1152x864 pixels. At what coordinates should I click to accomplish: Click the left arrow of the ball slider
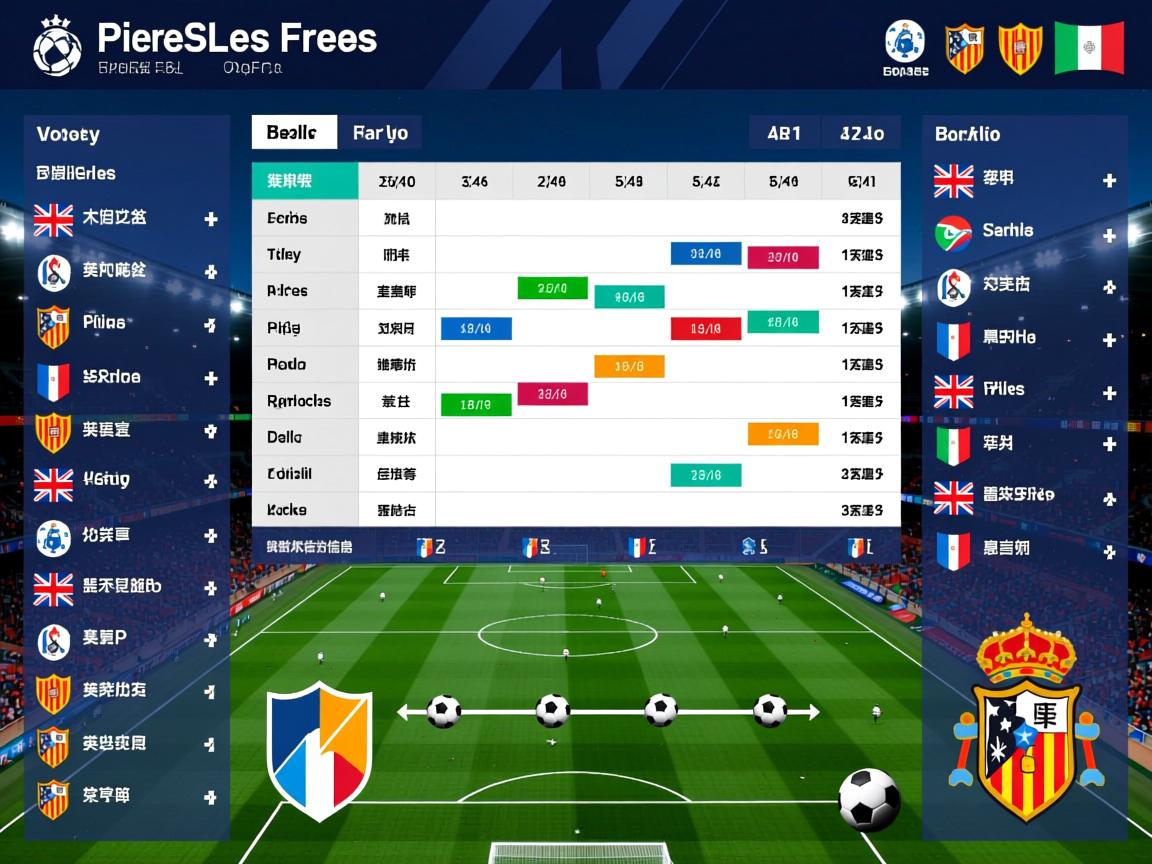[x=404, y=712]
